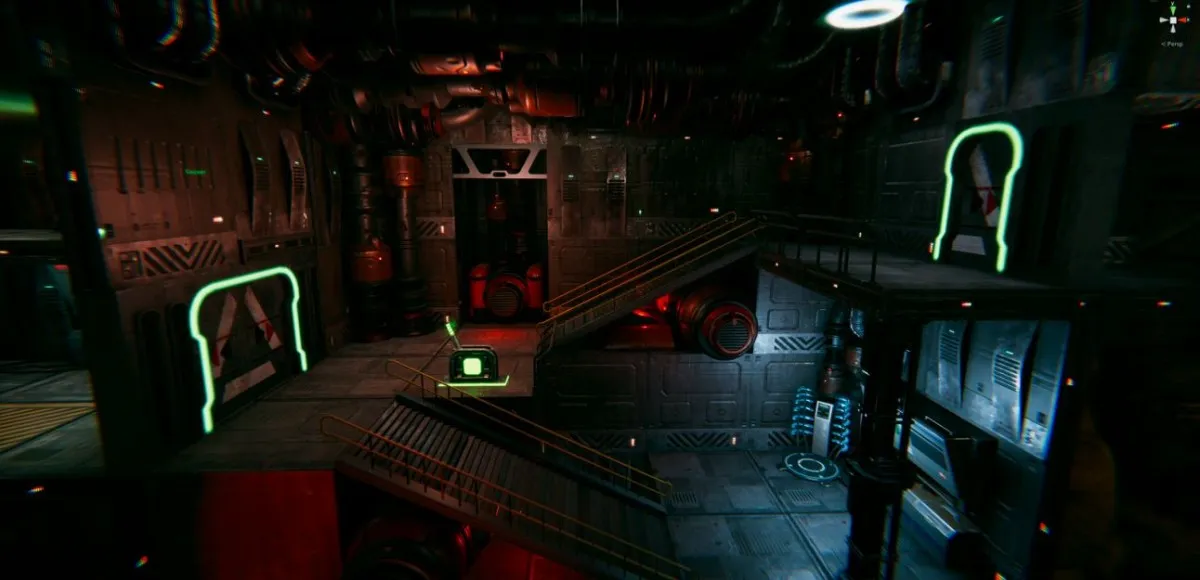
Task: Toggle the Persp projection label
Action: (x=1171, y=43)
